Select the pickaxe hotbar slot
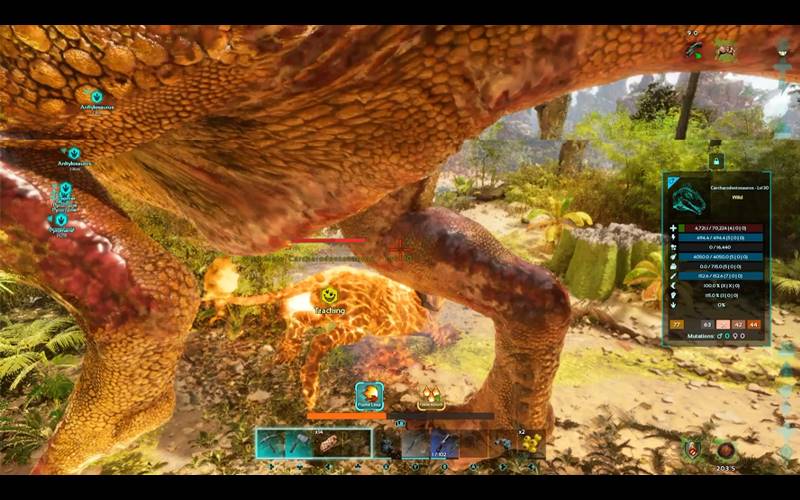This screenshot has width=800, height=500. tap(270, 443)
